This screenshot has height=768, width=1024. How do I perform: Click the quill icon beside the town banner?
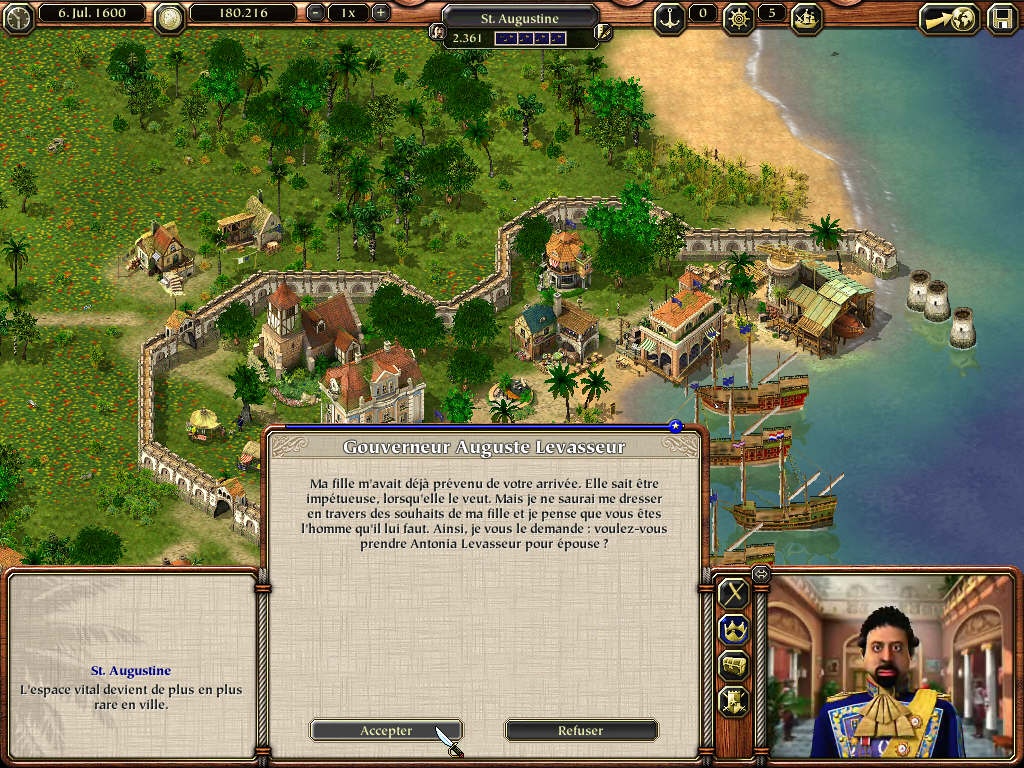[x=602, y=32]
